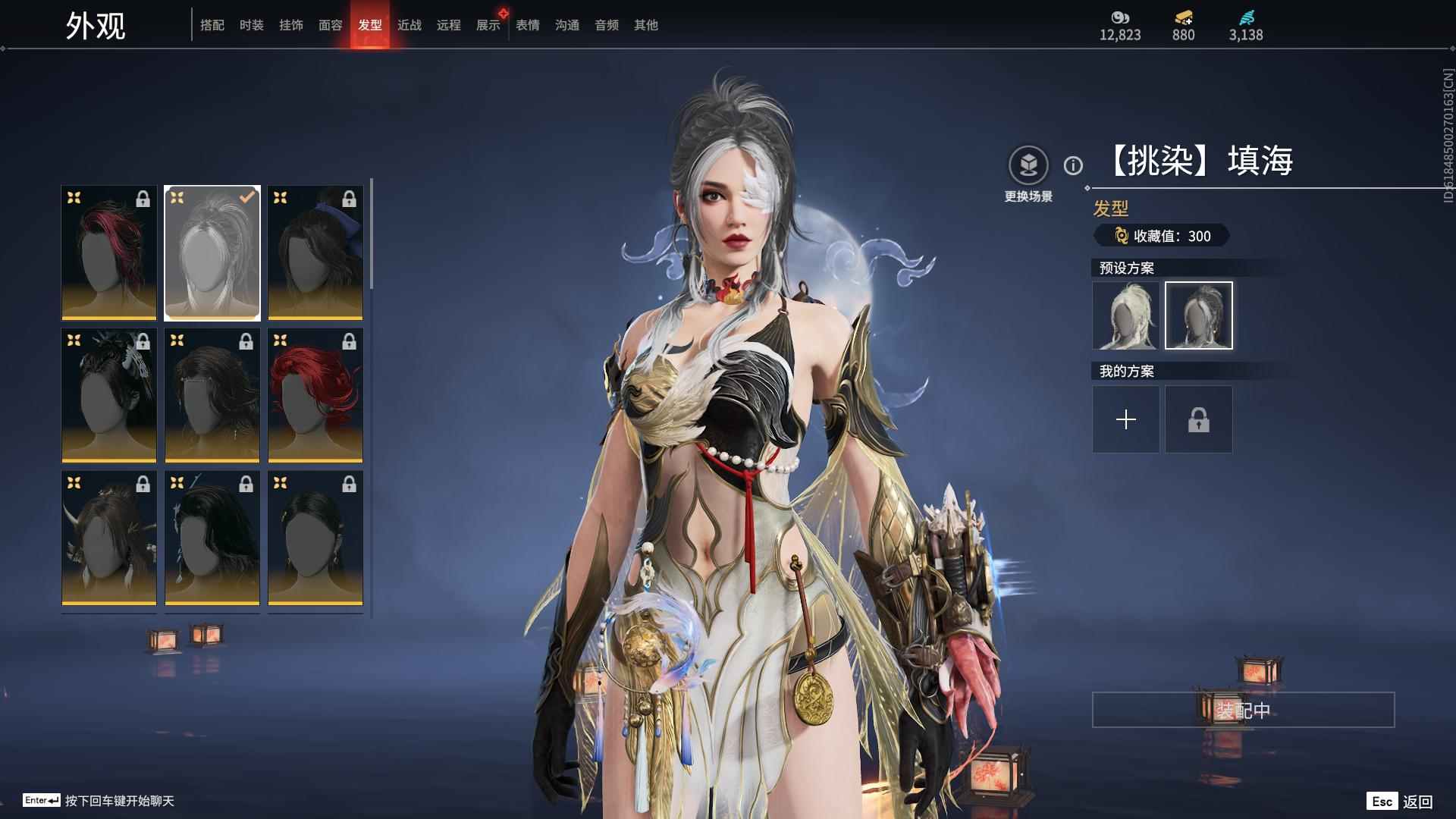
Task: Open the 时装 outfit tab
Action: tap(251, 25)
